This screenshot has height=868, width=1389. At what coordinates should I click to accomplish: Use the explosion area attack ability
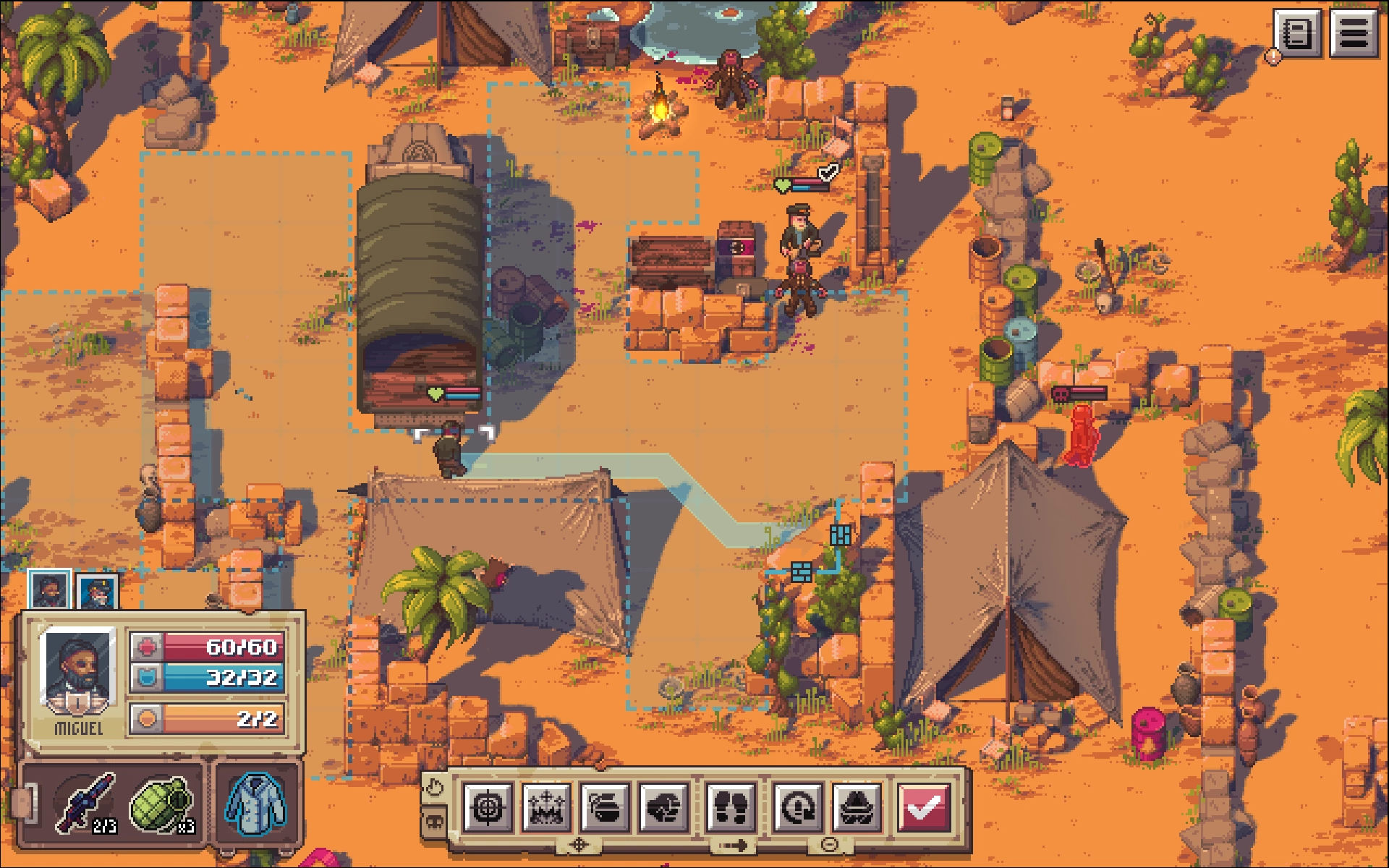[x=546, y=807]
